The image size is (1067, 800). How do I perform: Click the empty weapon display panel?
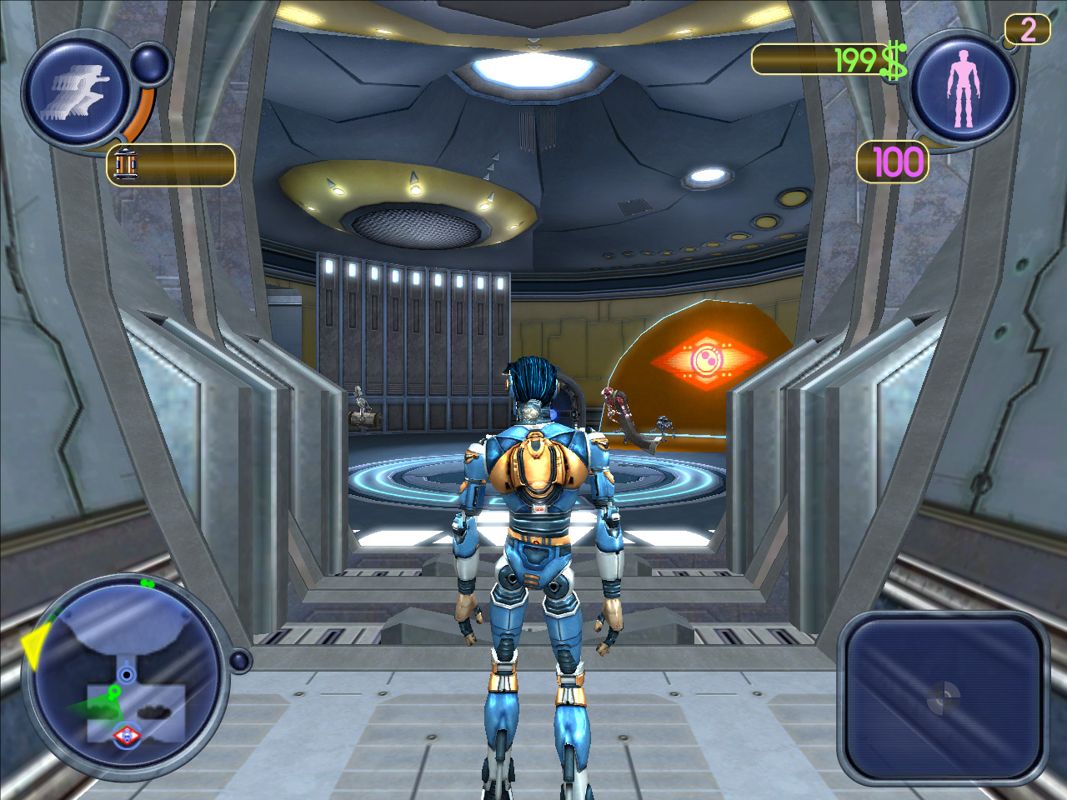(942, 696)
